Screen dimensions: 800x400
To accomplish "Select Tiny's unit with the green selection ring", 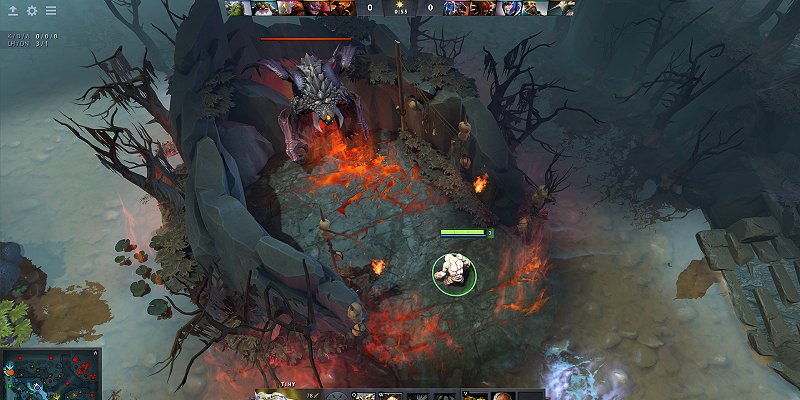I will coord(454,271).
